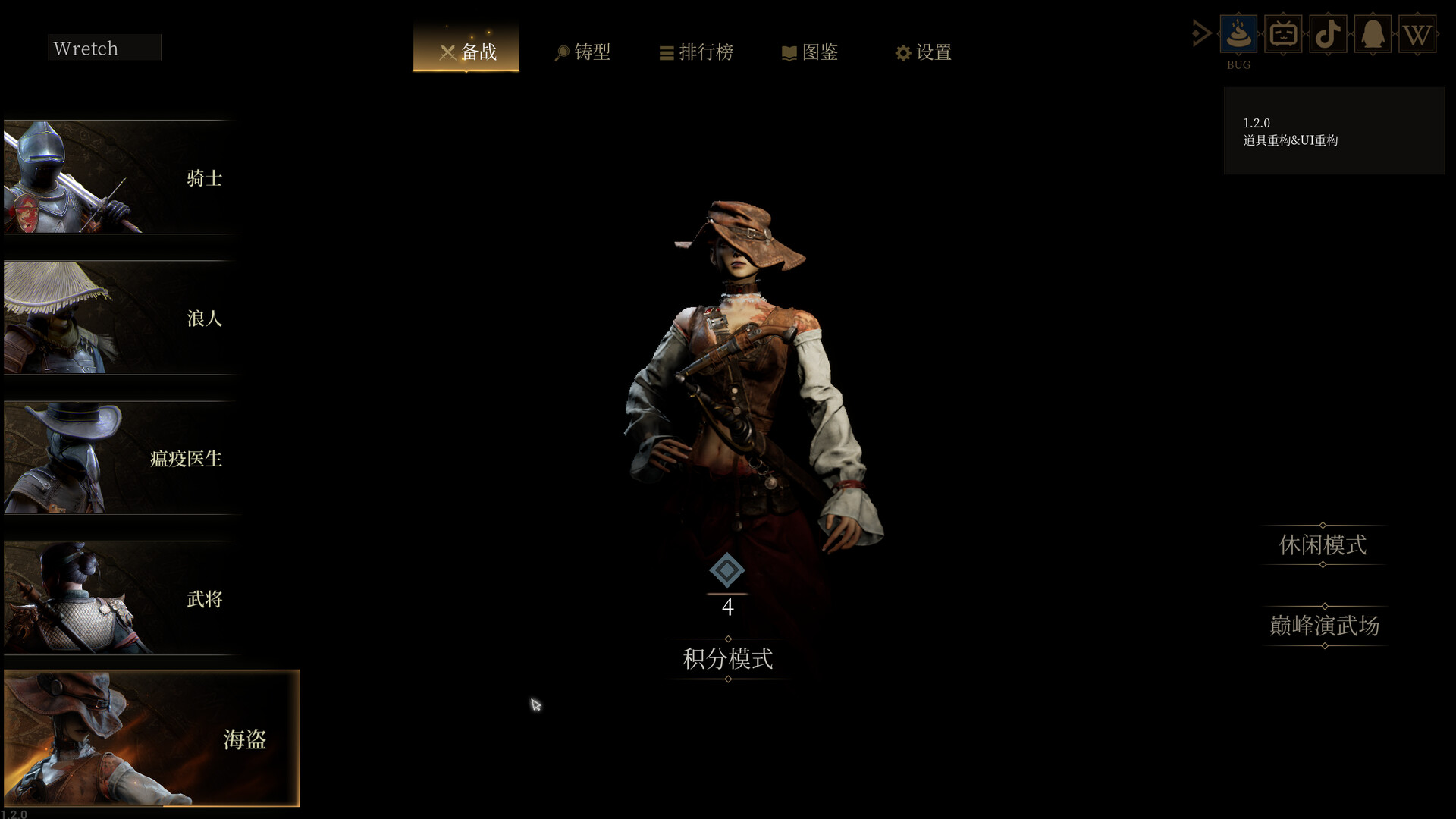Click the QQ penguin icon

coord(1373,33)
